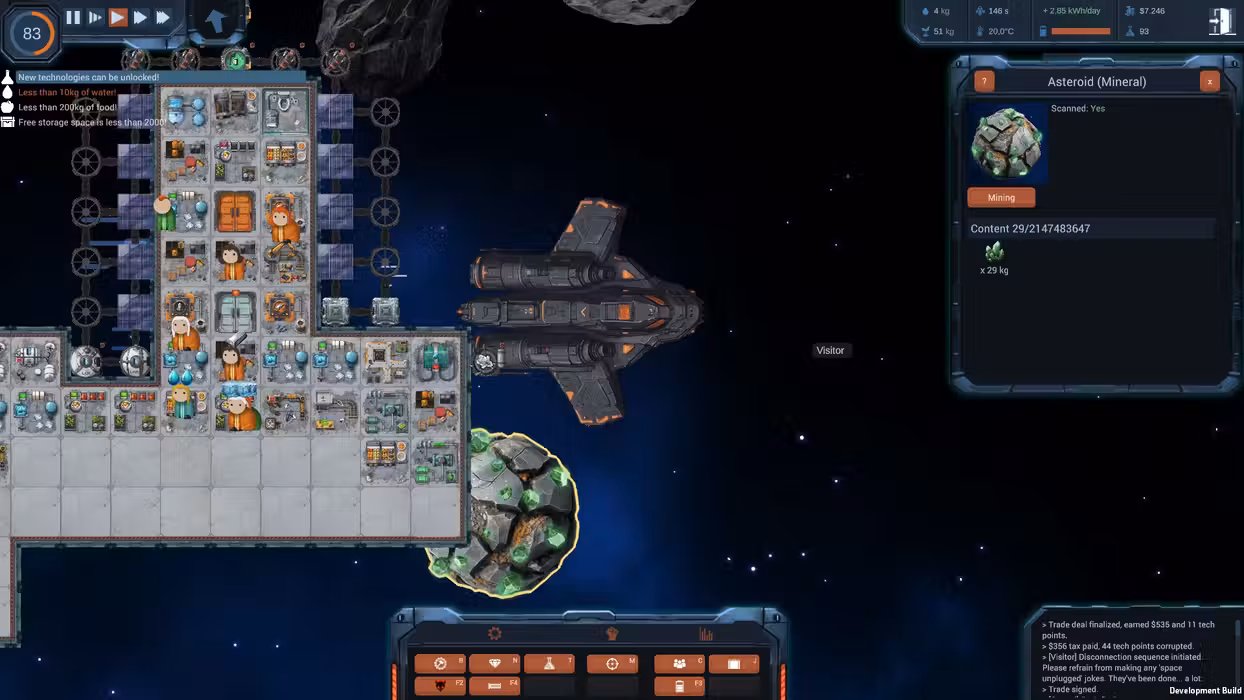Viewport: 1244px width, 700px height.
Task: Click the blue up-arrow button
Action: coord(215,20)
